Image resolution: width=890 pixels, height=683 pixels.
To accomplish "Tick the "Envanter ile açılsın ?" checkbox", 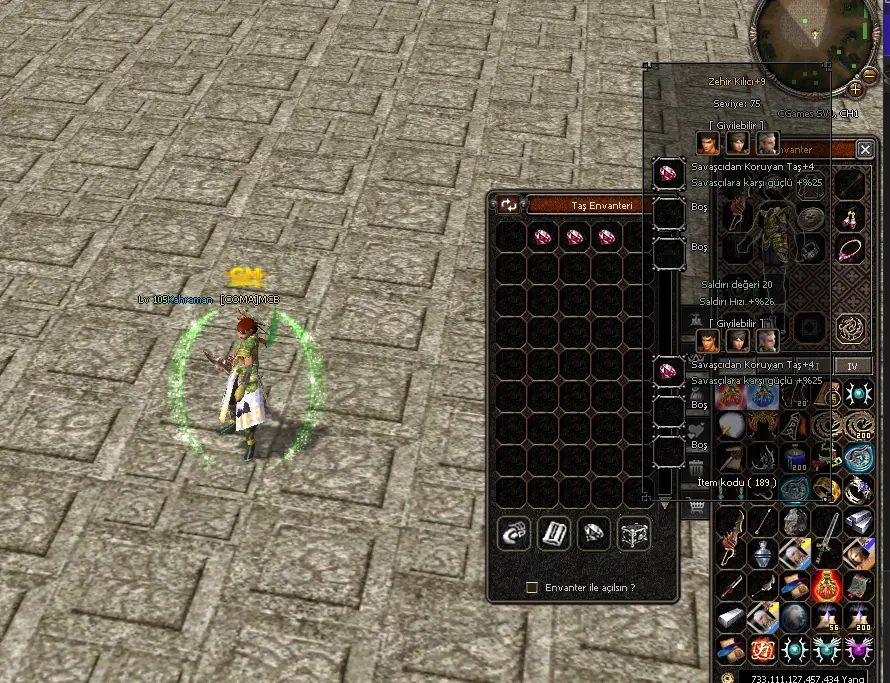I will pos(532,587).
